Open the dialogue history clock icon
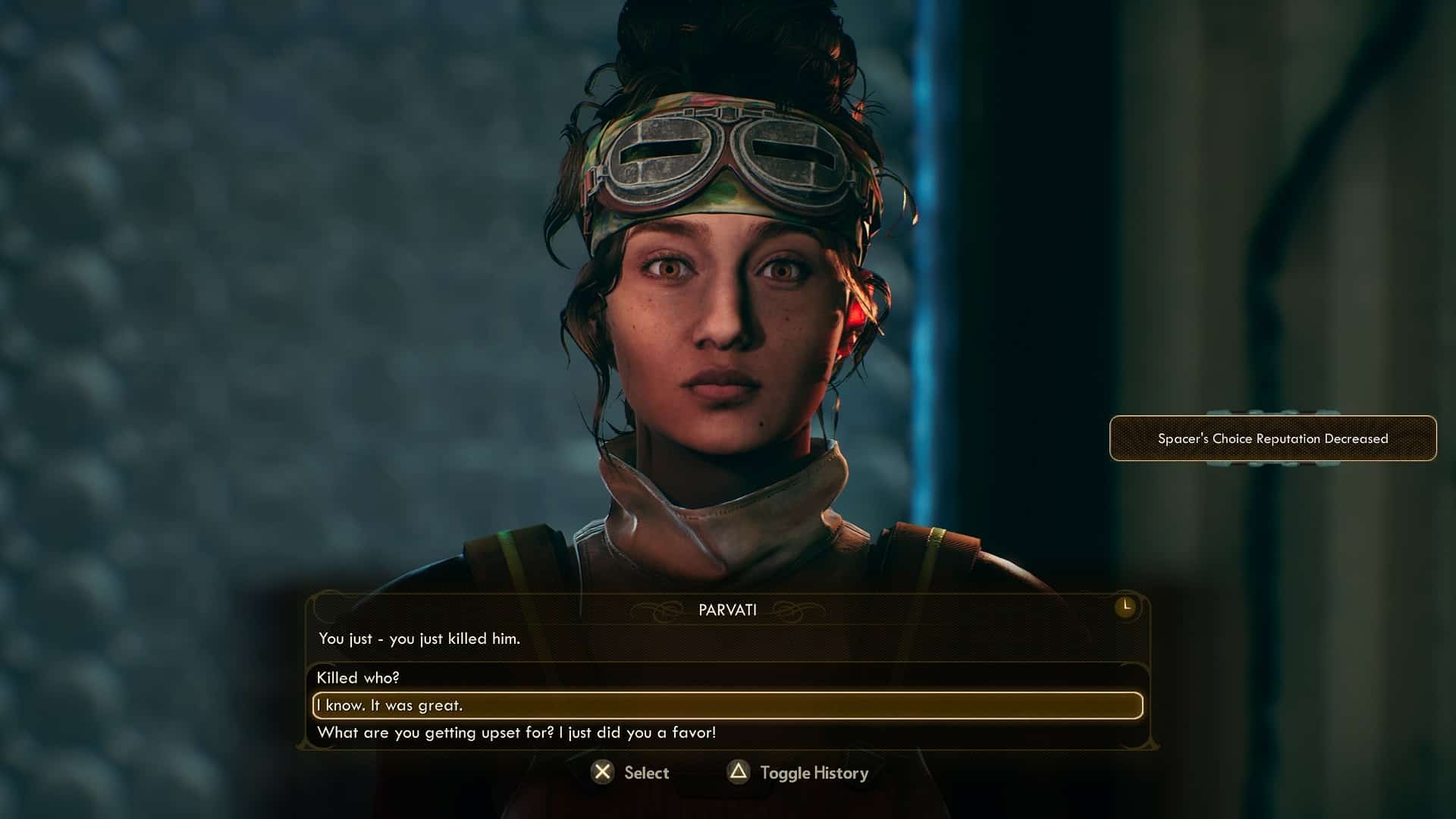The width and height of the screenshot is (1456, 819). pos(1125,607)
